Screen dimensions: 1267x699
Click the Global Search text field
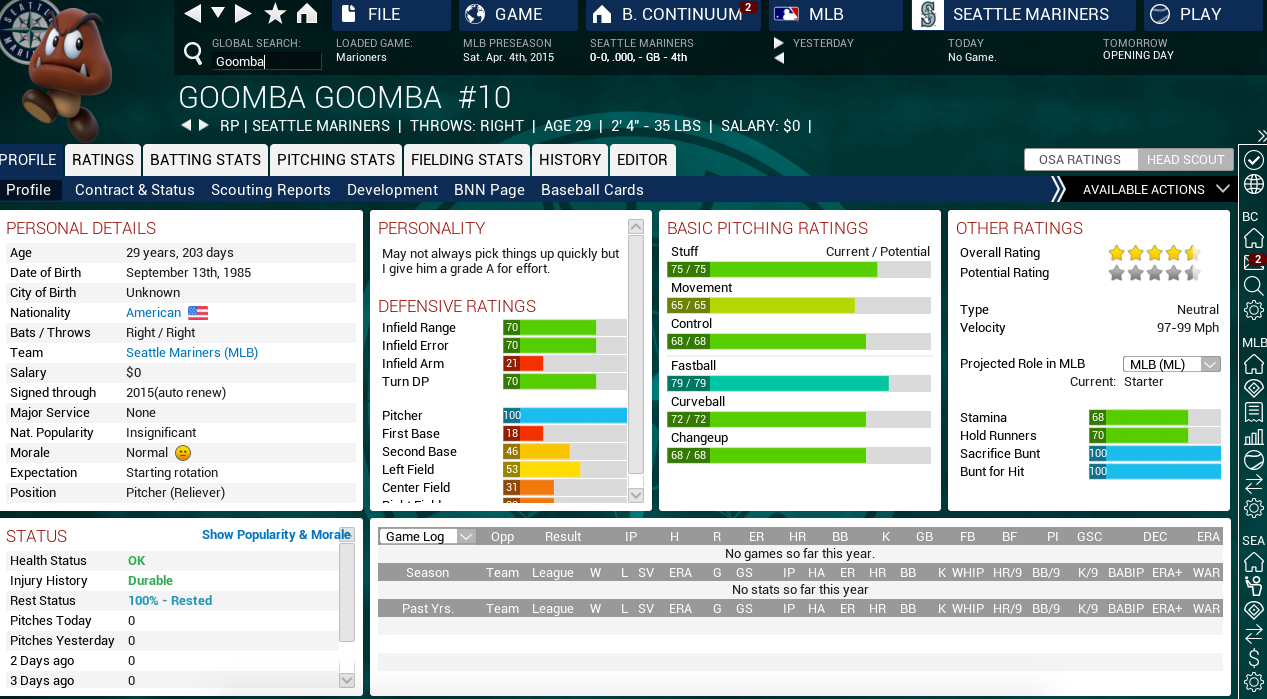click(x=266, y=61)
